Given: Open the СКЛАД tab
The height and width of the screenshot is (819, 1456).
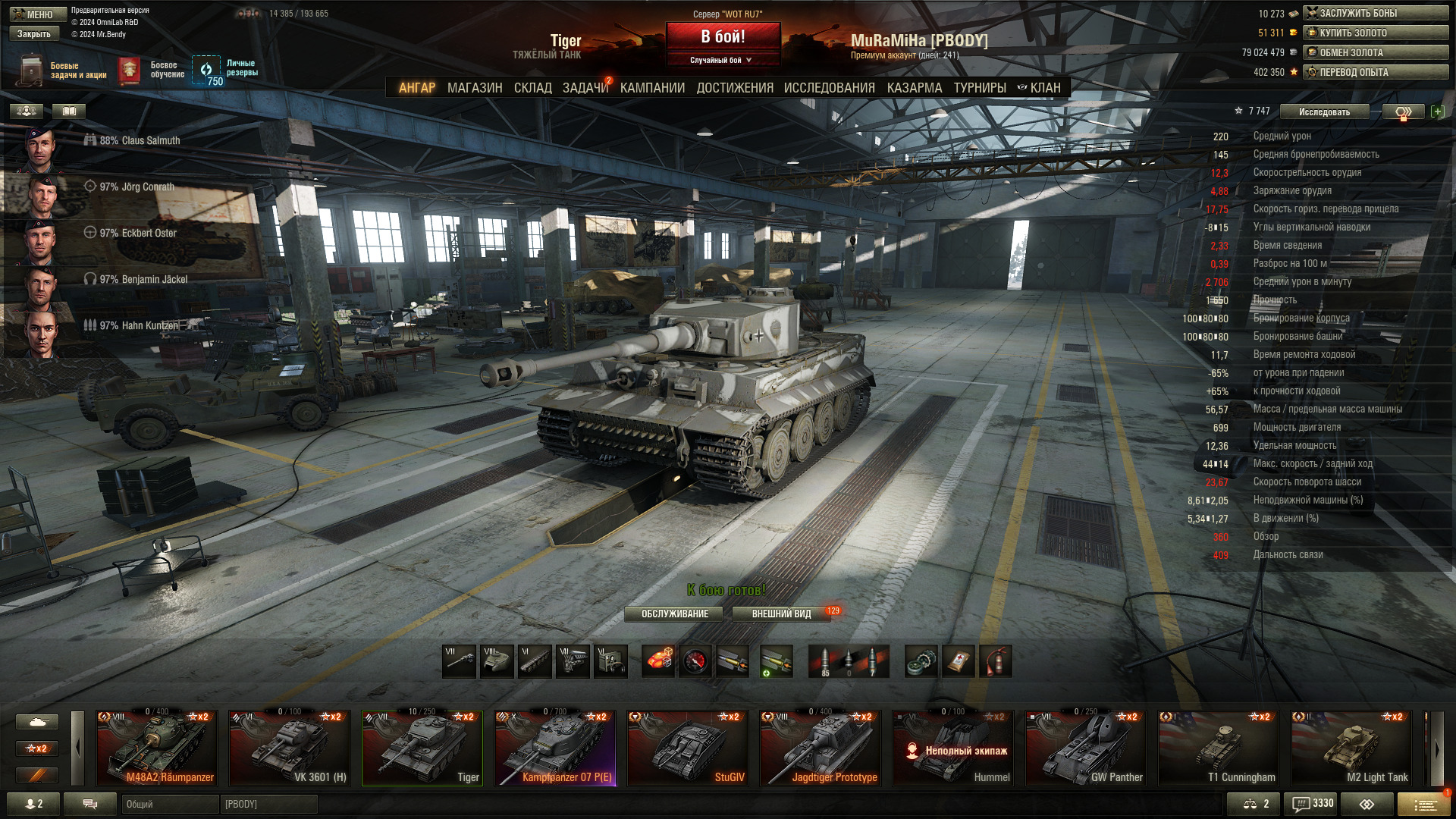Looking at the screenshot, I should [532, 88].
